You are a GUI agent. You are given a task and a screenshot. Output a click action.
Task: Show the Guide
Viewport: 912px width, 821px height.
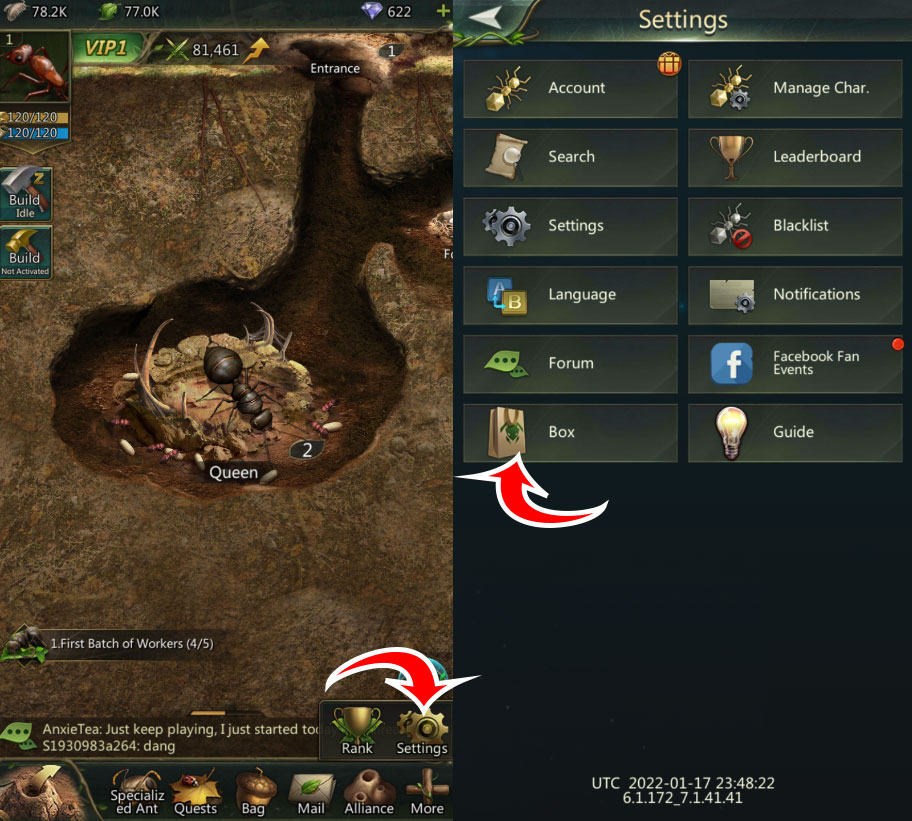tap(795, 433)
